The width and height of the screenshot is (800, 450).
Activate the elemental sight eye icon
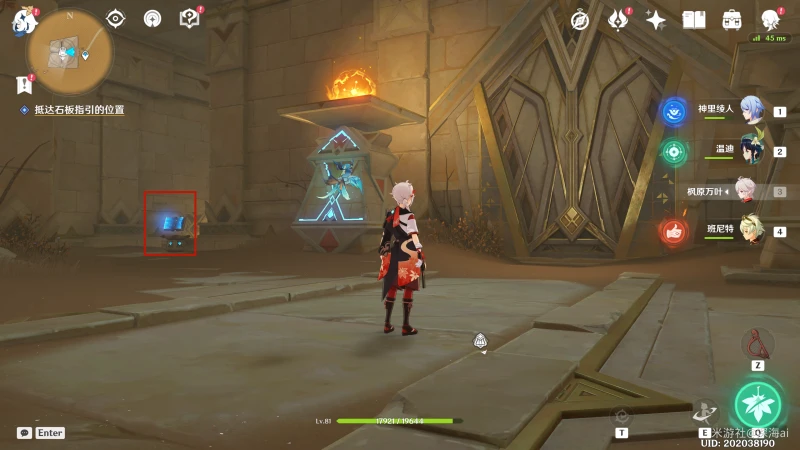[116, 18]
